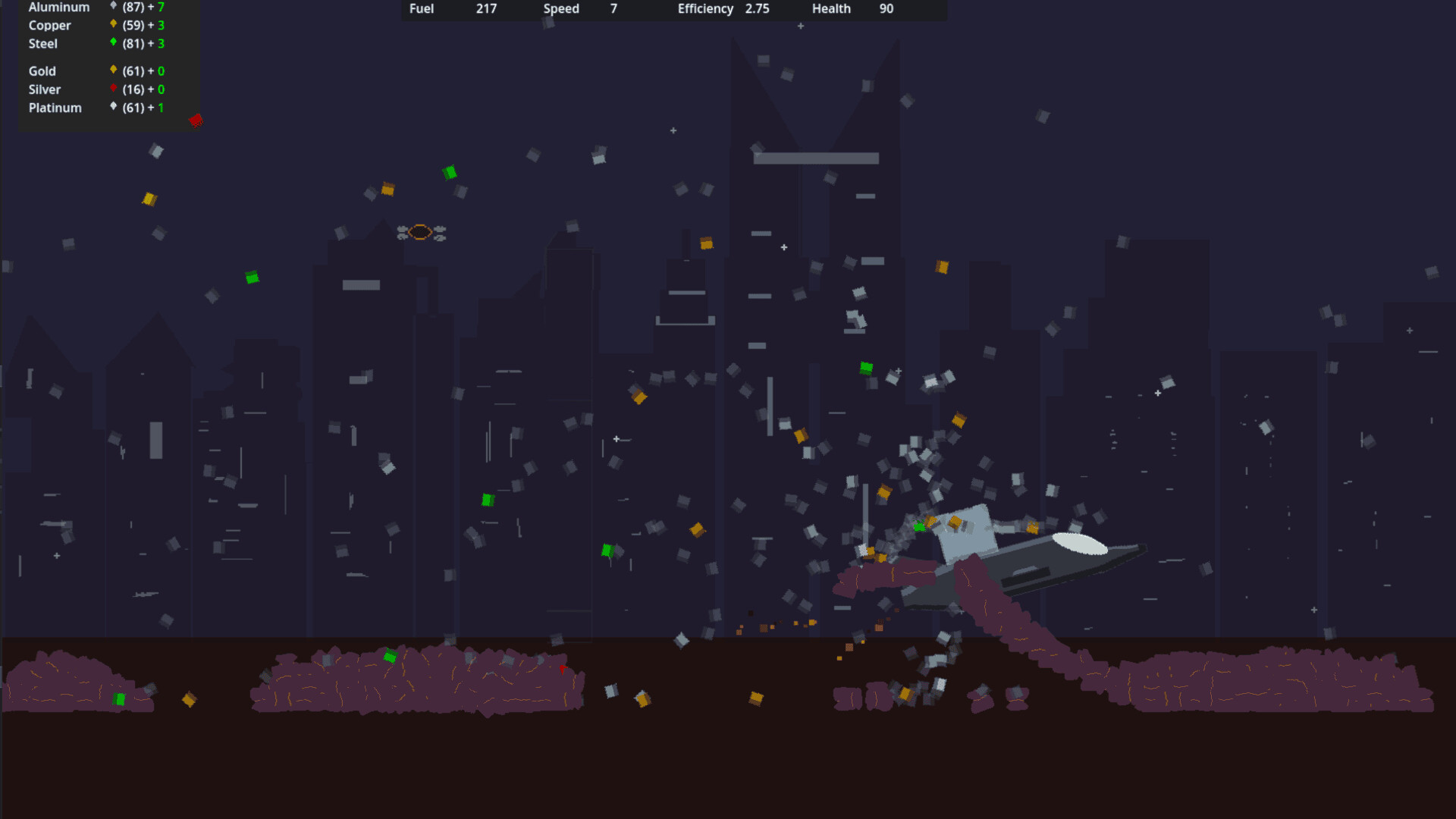Select the red Silver diamond icon

click(112, 89)
